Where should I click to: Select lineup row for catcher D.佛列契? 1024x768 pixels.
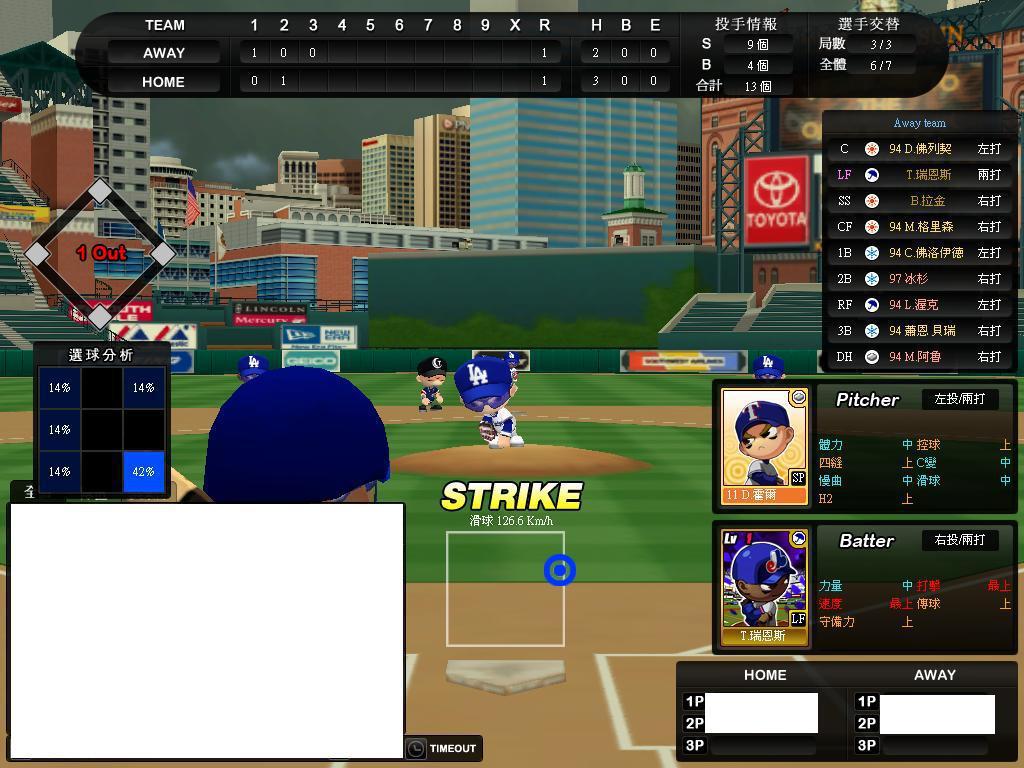coord(920,149)
